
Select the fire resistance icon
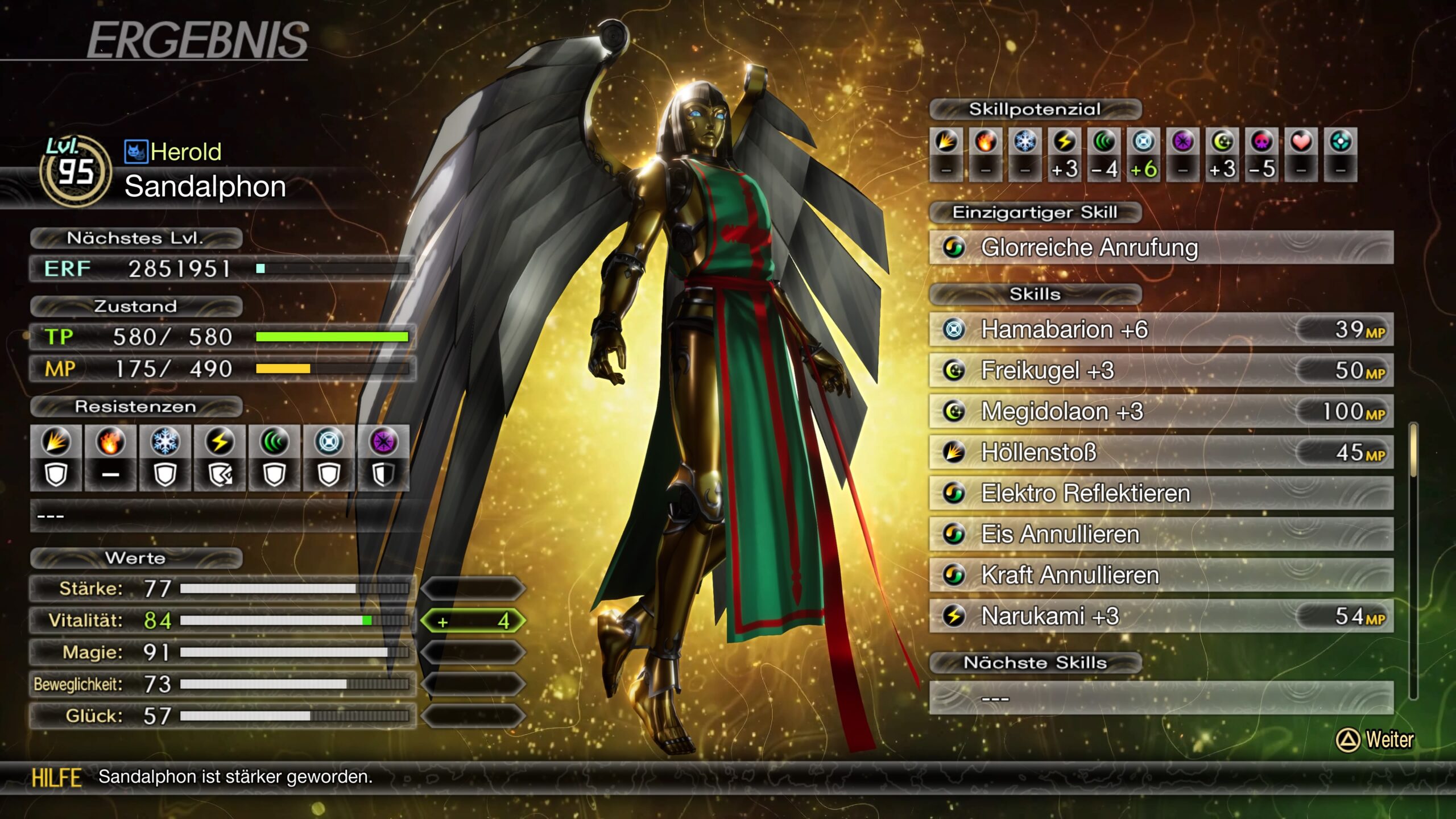coord(110,442)
